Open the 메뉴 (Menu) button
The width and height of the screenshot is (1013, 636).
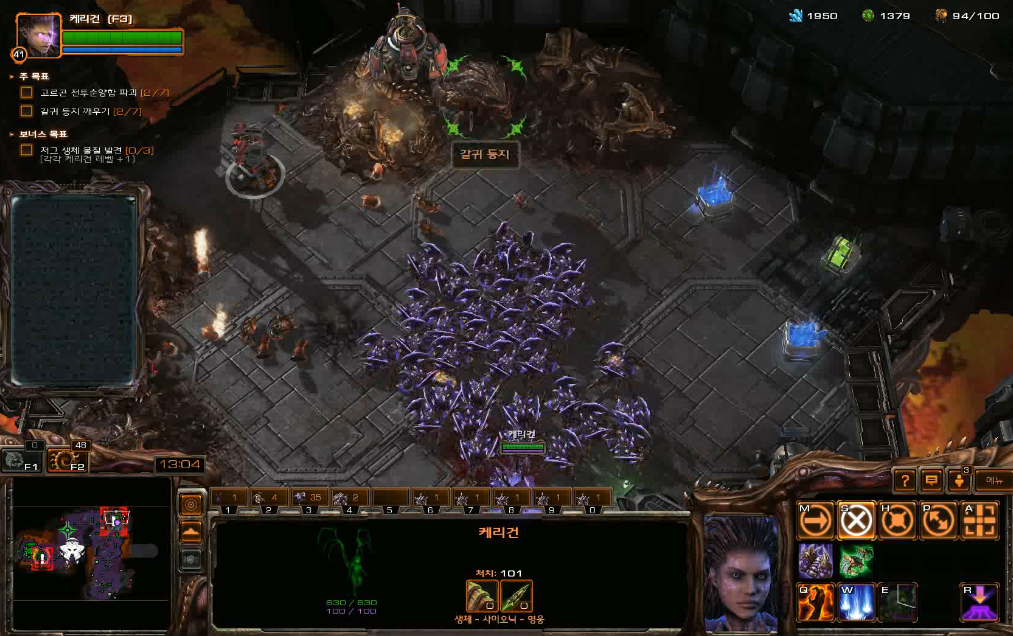point(991,481)
